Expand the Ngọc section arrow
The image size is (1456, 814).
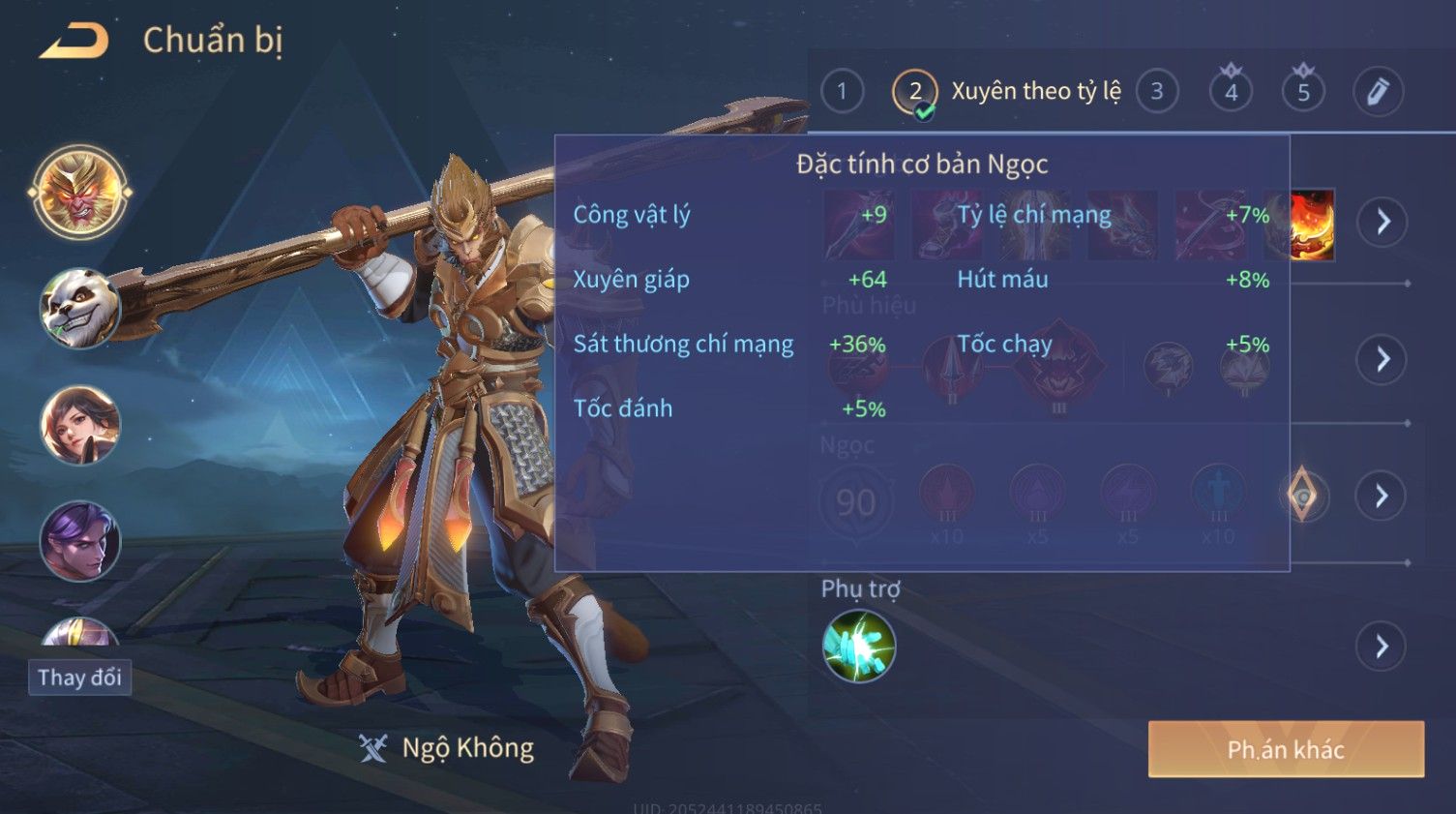tap(1382, 497)
